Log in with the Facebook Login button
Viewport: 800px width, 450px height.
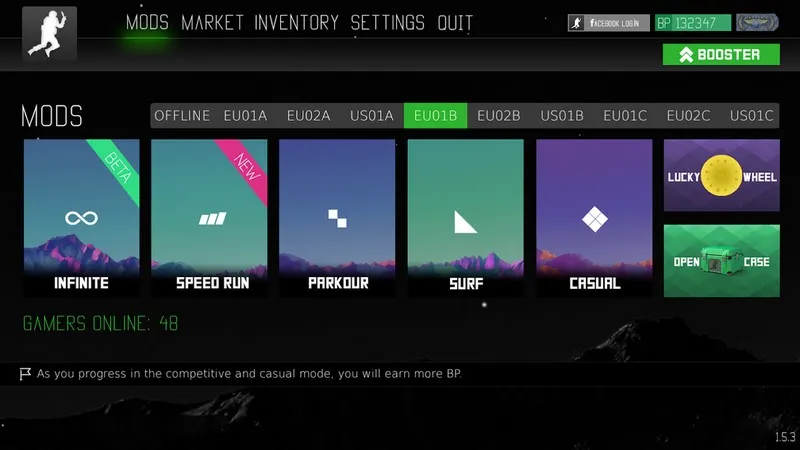[609, 23]
